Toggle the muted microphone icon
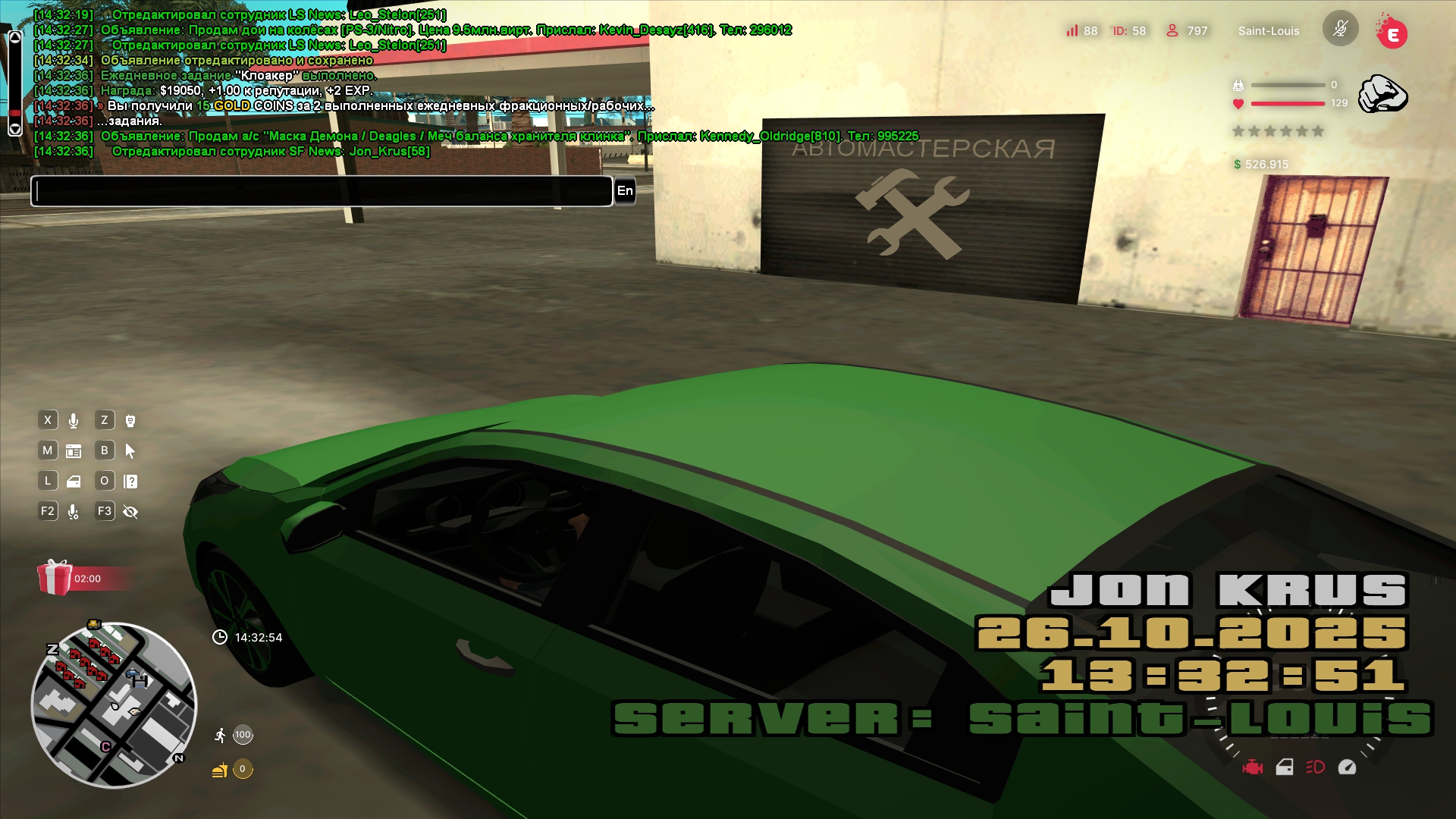The image size is (1456, 819). [1340, 29]
